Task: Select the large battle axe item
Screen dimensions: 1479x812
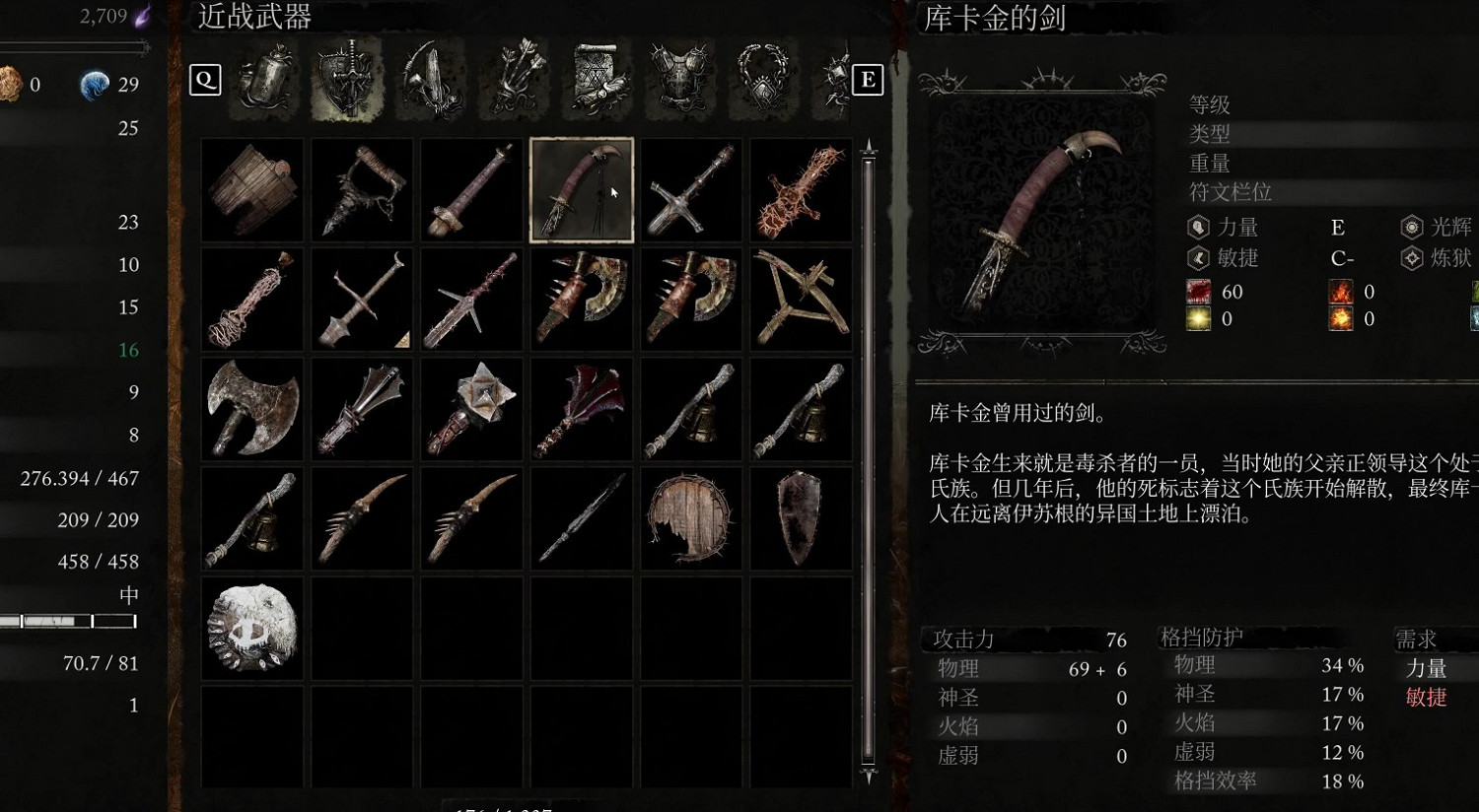Action: (x=251, y=409)
